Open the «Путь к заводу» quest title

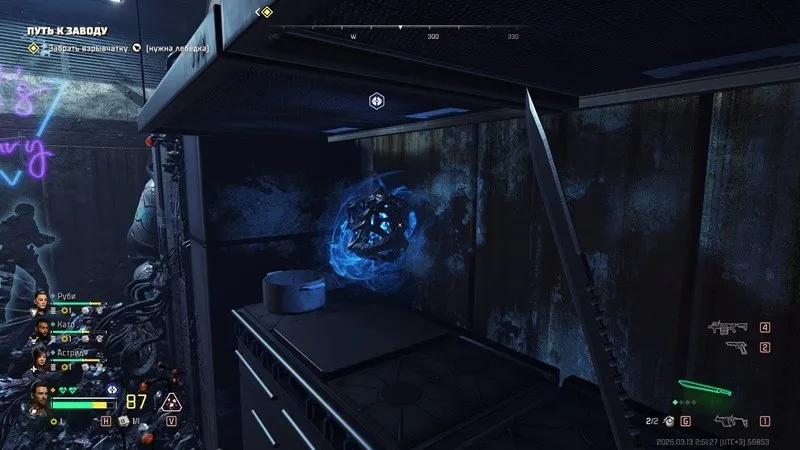point(66,32)
